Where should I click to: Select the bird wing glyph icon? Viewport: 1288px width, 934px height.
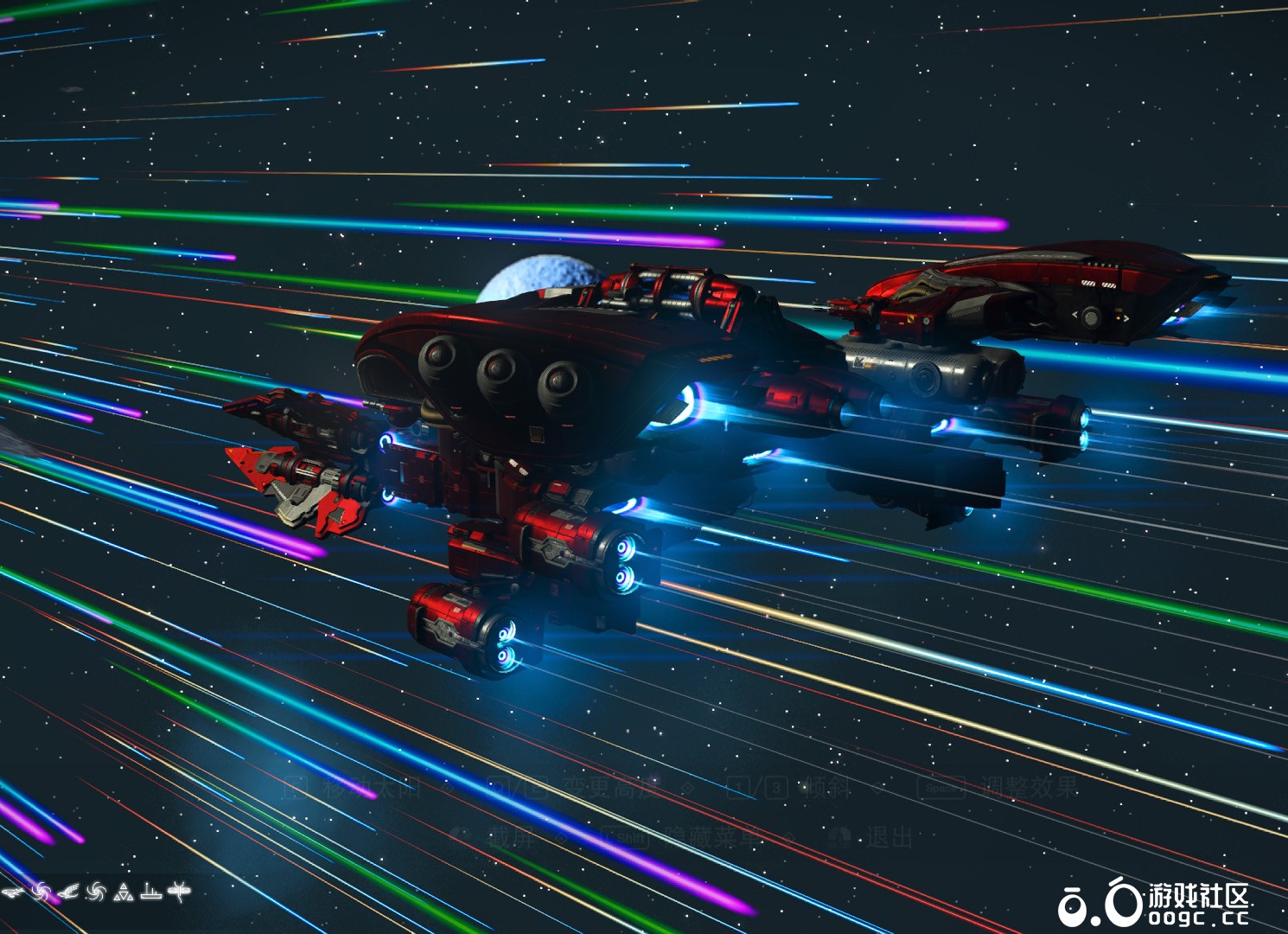click(68, 891)
